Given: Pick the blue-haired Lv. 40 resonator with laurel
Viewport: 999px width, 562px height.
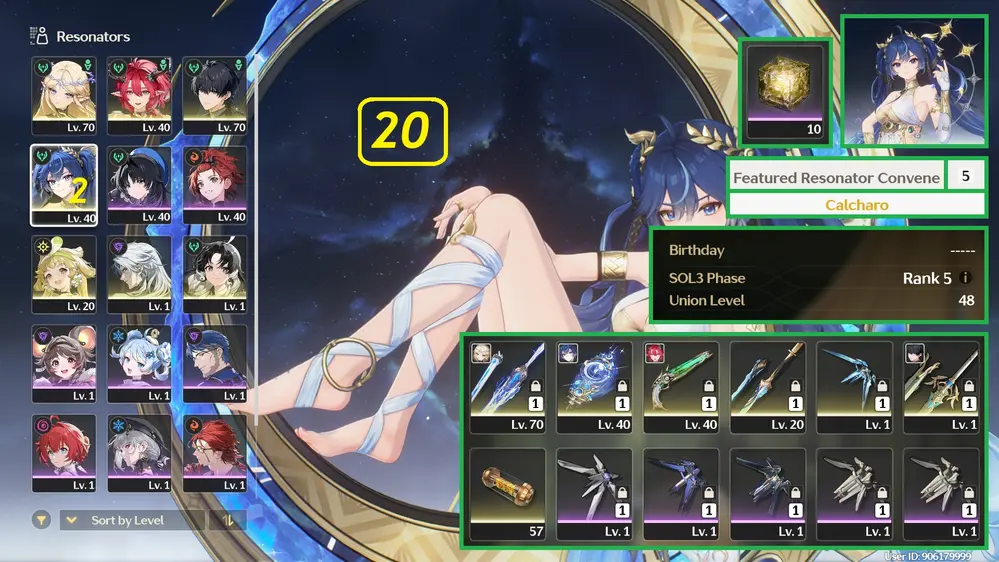Looking at the screenshot, I should click(x=64, y=185).
